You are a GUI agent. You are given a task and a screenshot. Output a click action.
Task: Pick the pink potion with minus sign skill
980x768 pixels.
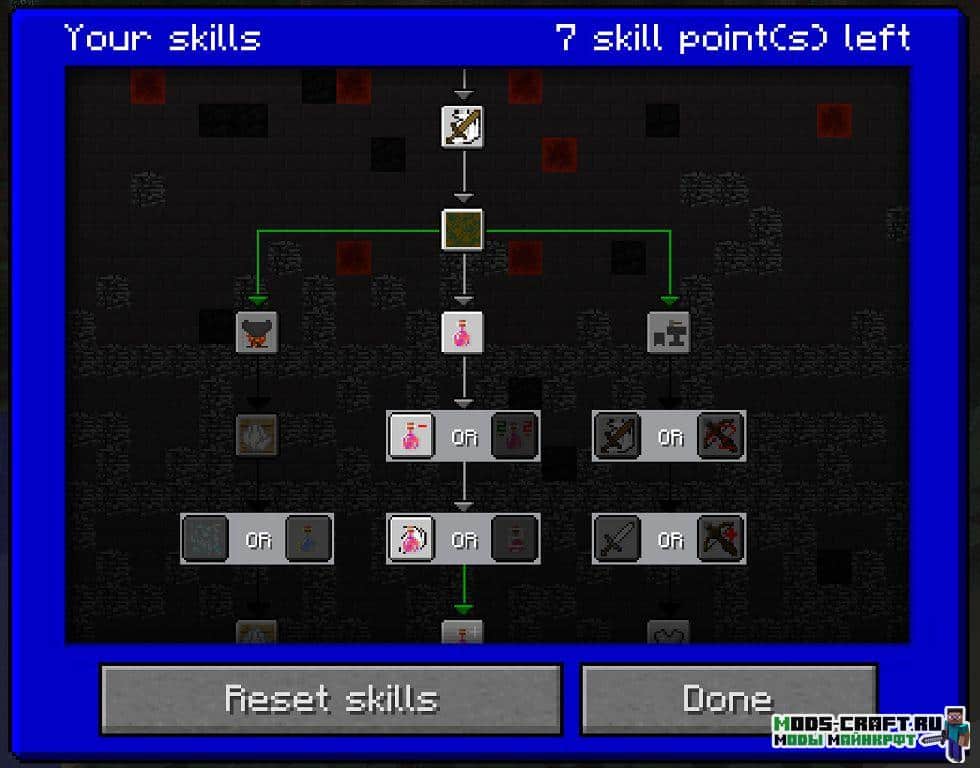coord(411,436)
